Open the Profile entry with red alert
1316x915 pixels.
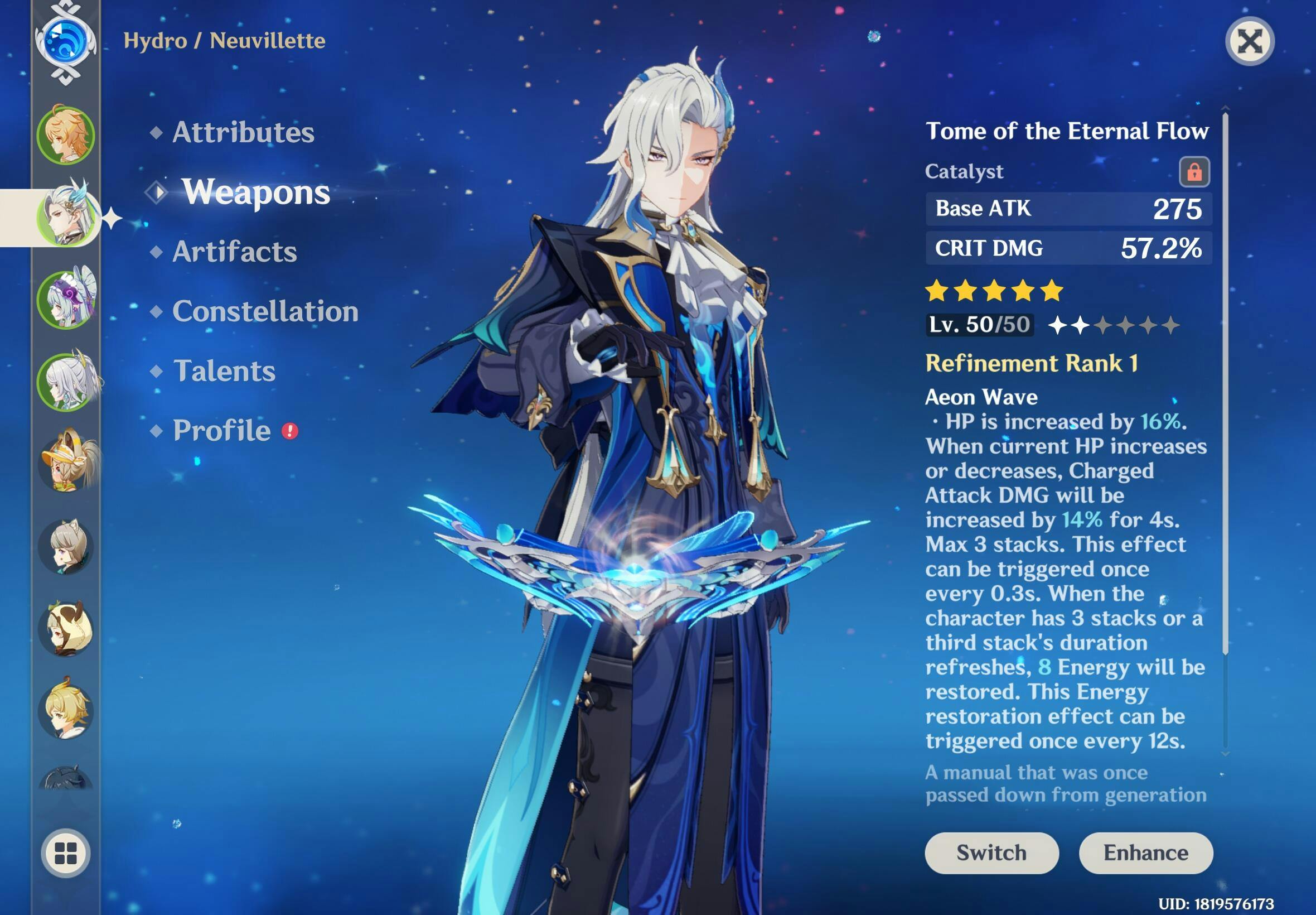click(x=222, y=431)
